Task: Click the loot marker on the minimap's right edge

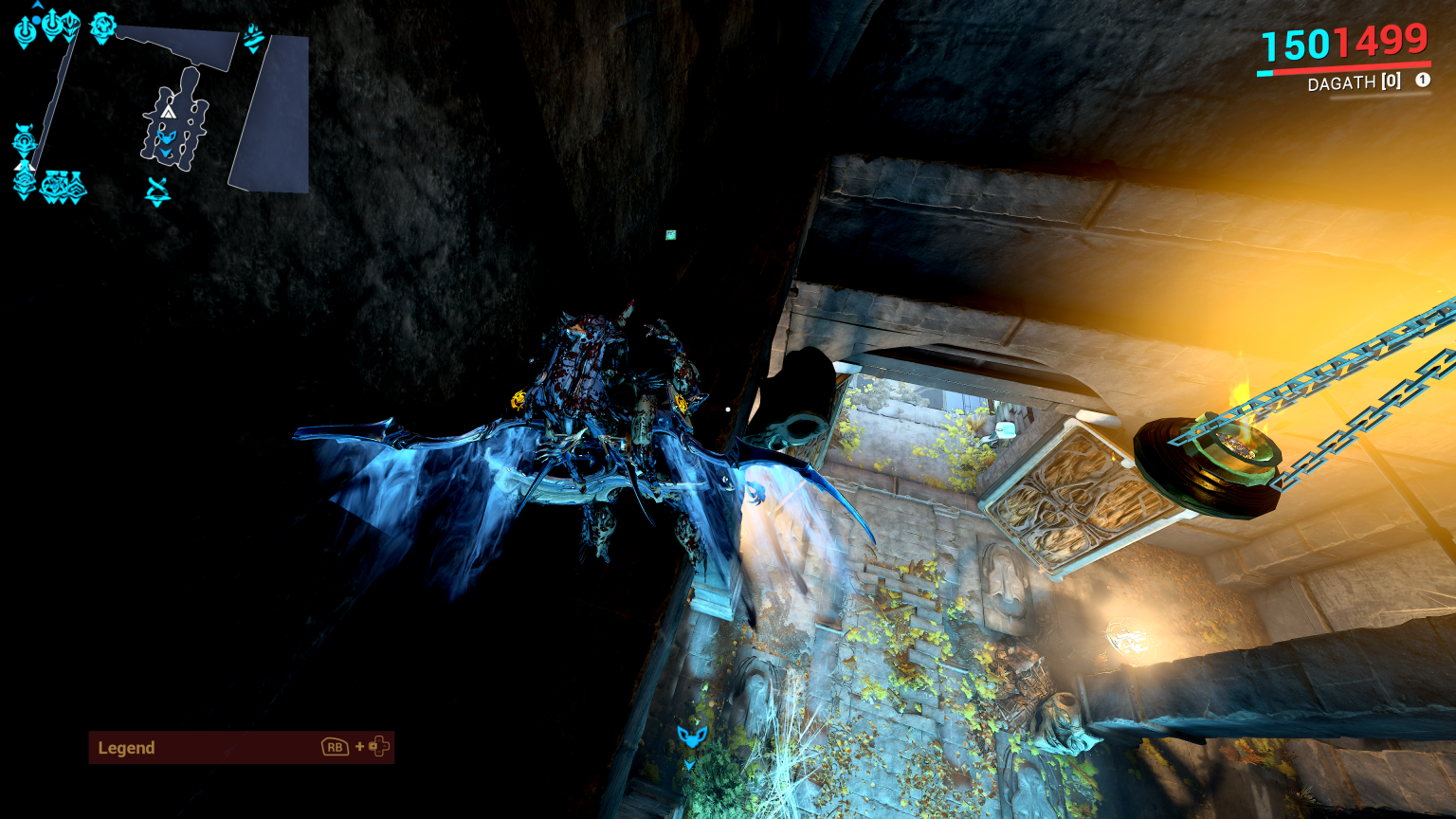Action: [254, 39]
